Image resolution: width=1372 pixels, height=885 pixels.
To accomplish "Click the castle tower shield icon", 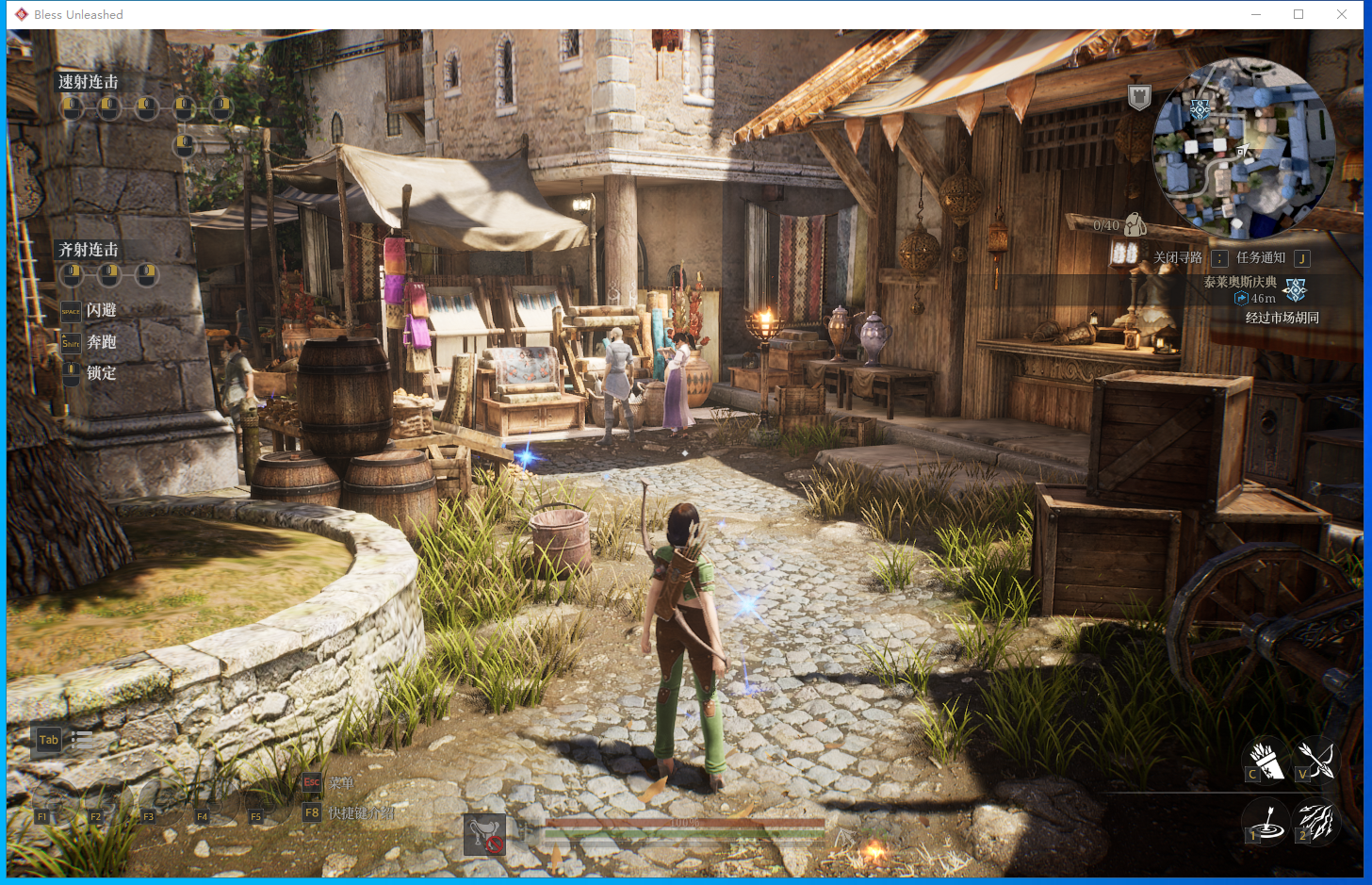I will pyautogui.click(x=1139, y=96).
